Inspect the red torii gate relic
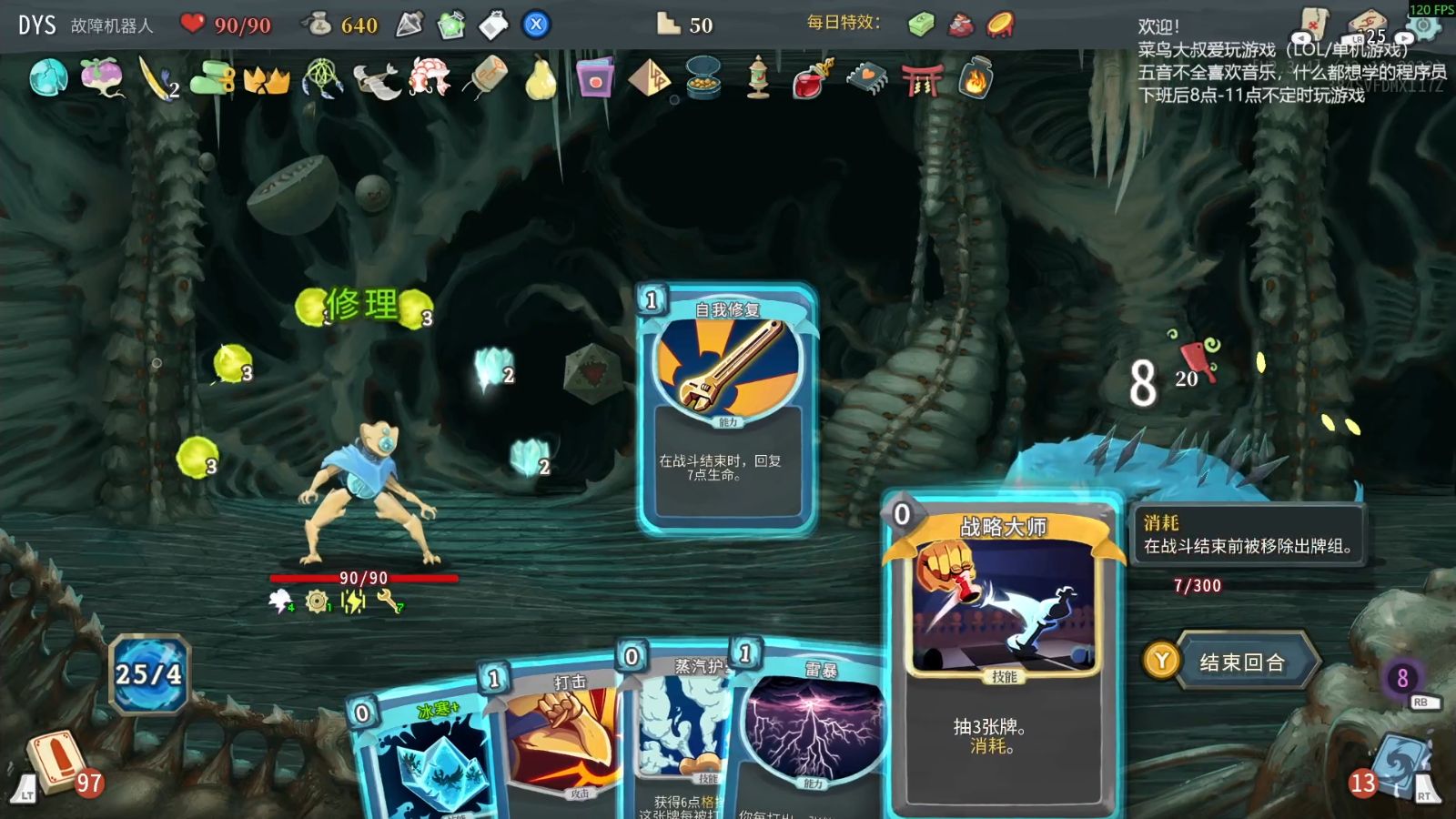1456x819 pixels. point(921,80)
